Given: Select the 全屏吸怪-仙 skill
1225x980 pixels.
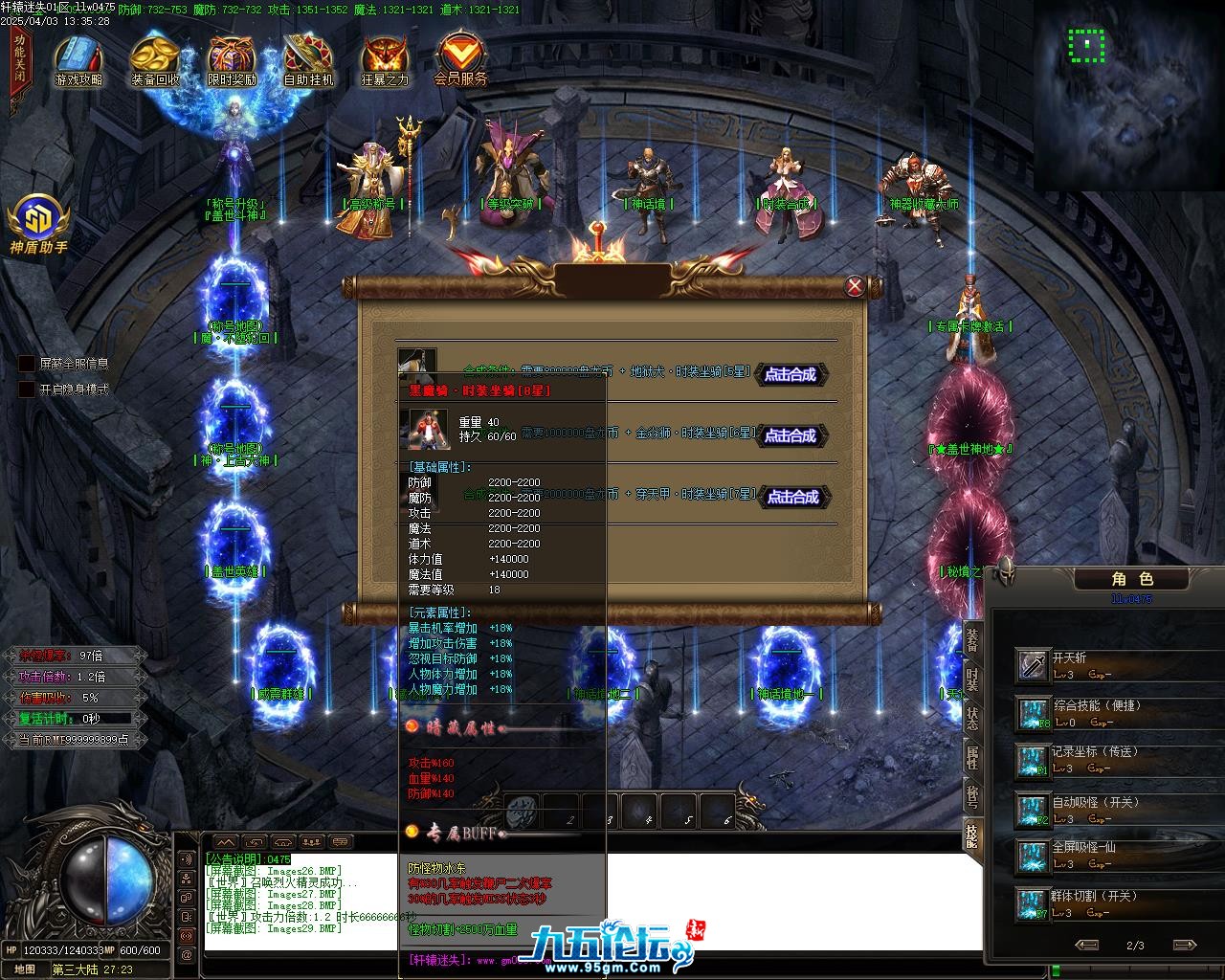Looking at the screenshot, I should [x=1033, y=855].
